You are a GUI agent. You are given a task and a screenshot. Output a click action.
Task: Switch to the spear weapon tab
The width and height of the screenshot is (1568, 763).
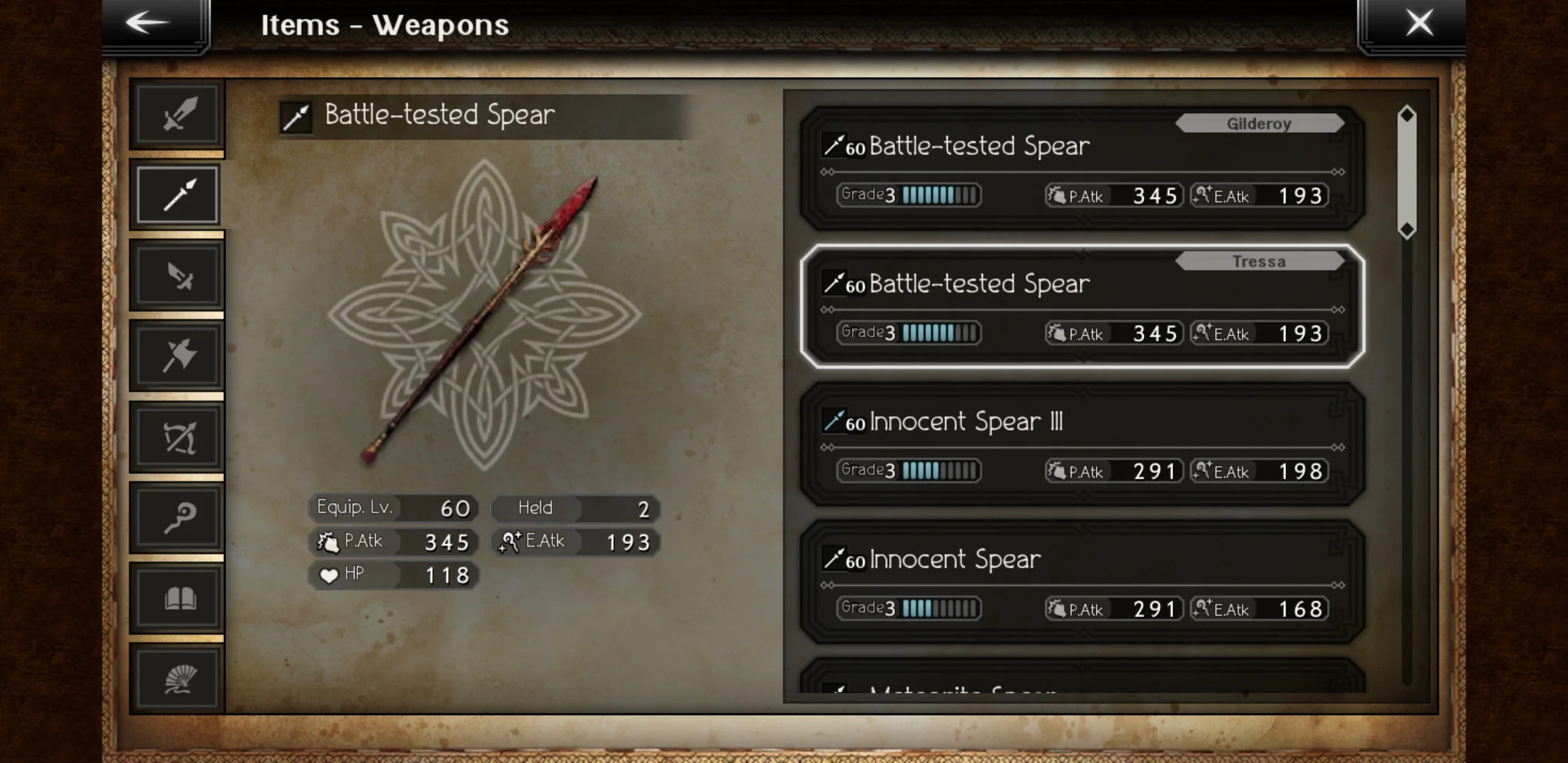click(x=177, y=194)
